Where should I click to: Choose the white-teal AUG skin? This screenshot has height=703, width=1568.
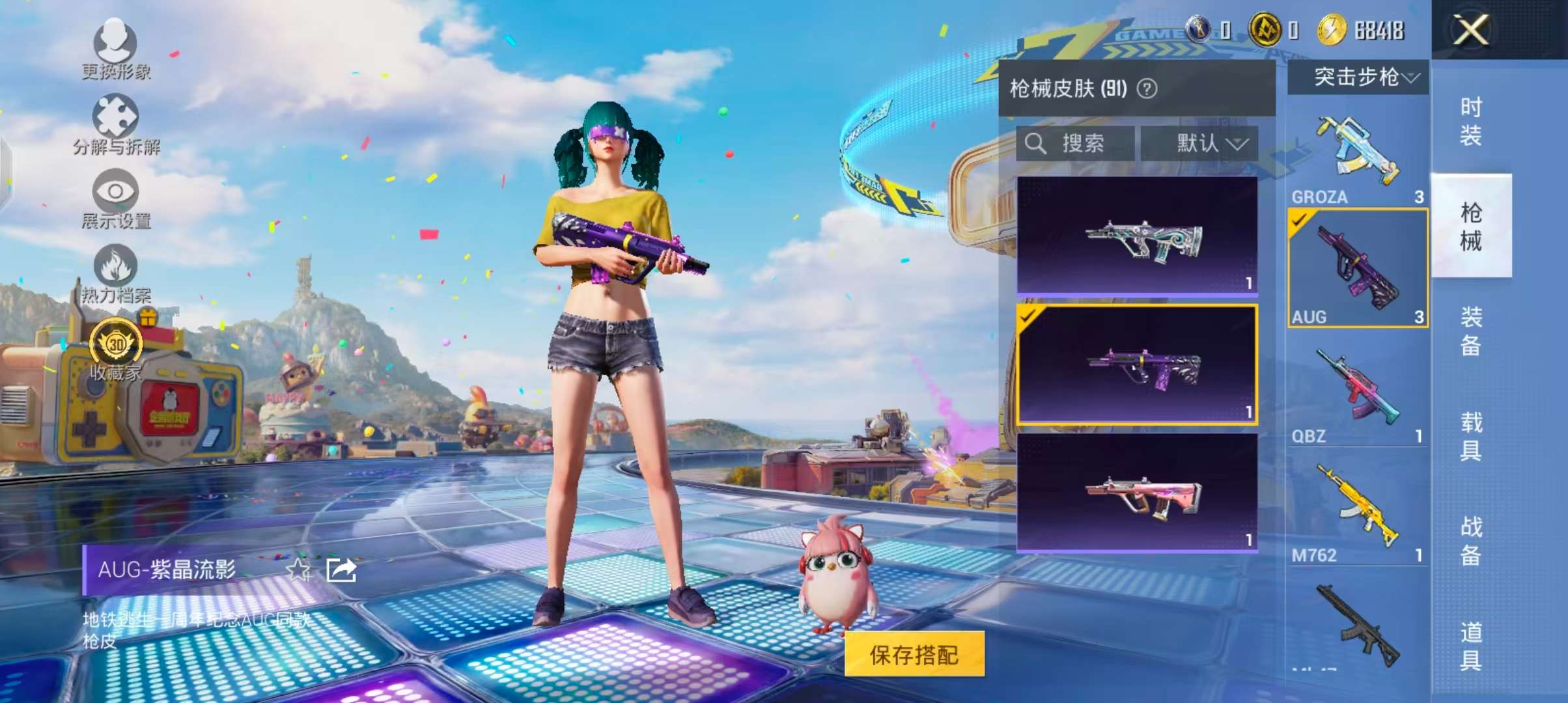[1137, 236]
